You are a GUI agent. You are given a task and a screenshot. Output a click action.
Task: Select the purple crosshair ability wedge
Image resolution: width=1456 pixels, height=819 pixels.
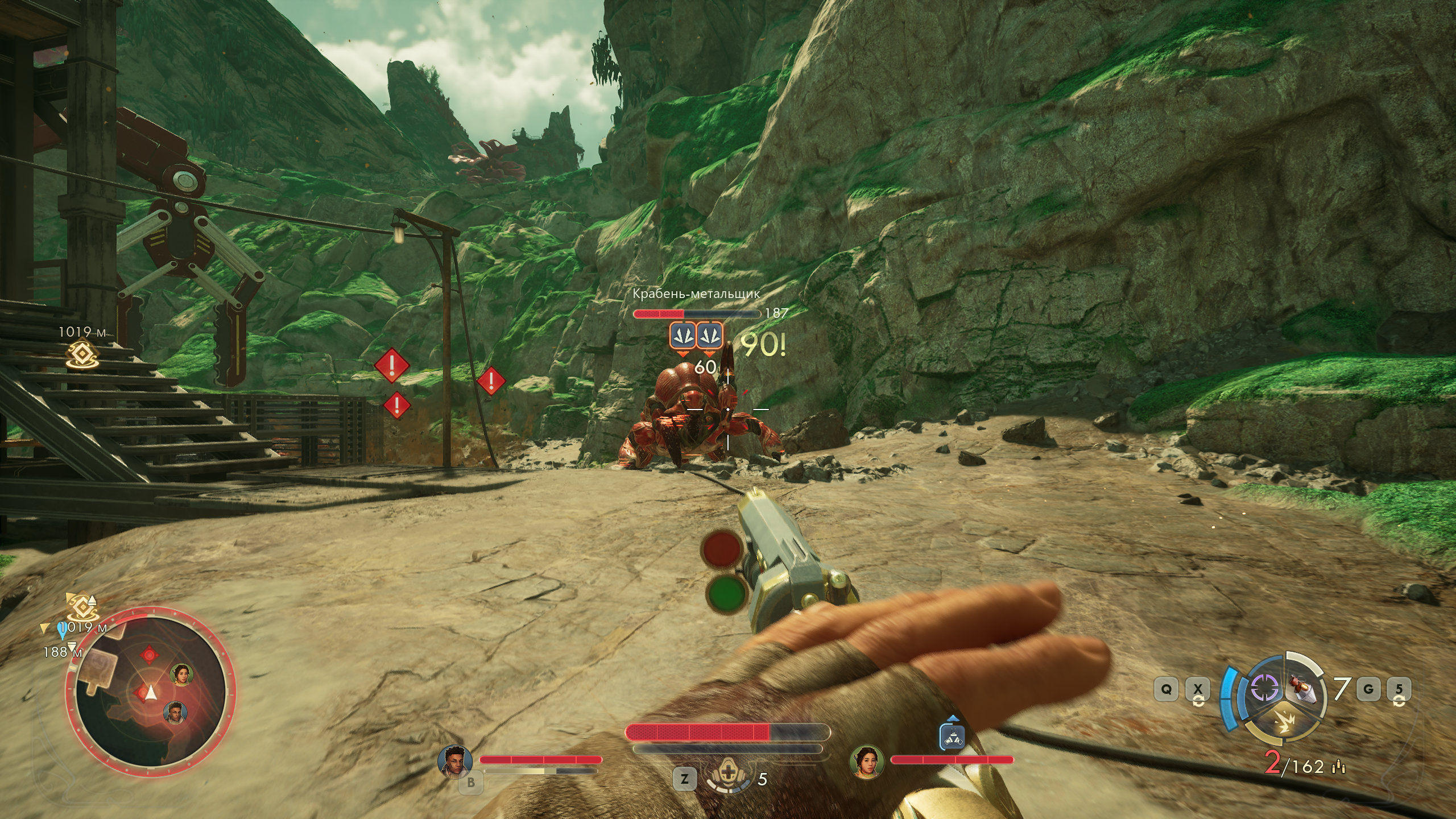(x=1264, y=689)
